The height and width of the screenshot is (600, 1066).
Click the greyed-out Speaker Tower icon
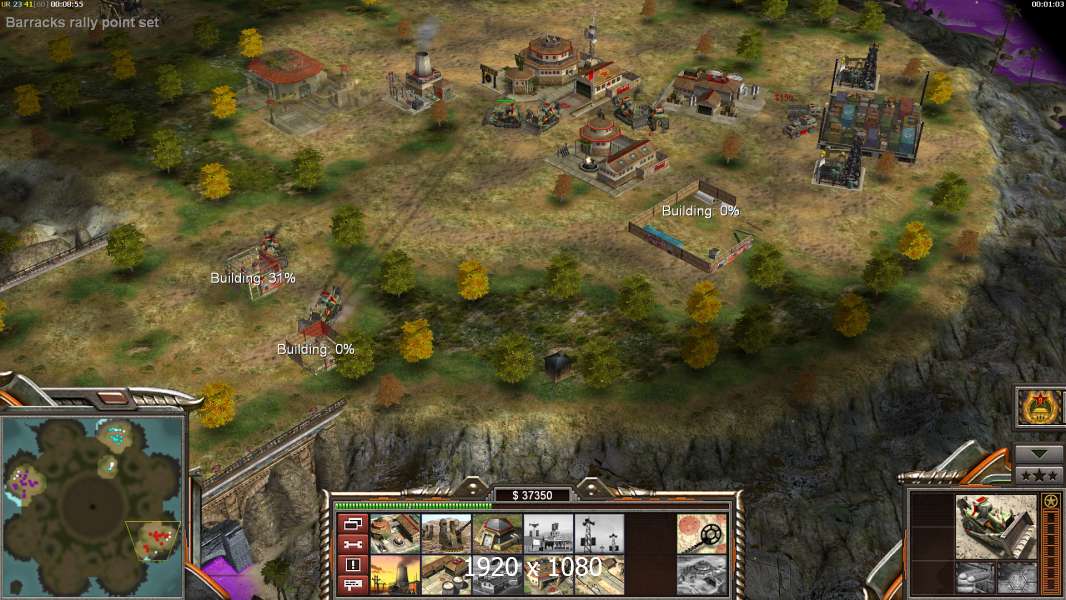[600, 533]
